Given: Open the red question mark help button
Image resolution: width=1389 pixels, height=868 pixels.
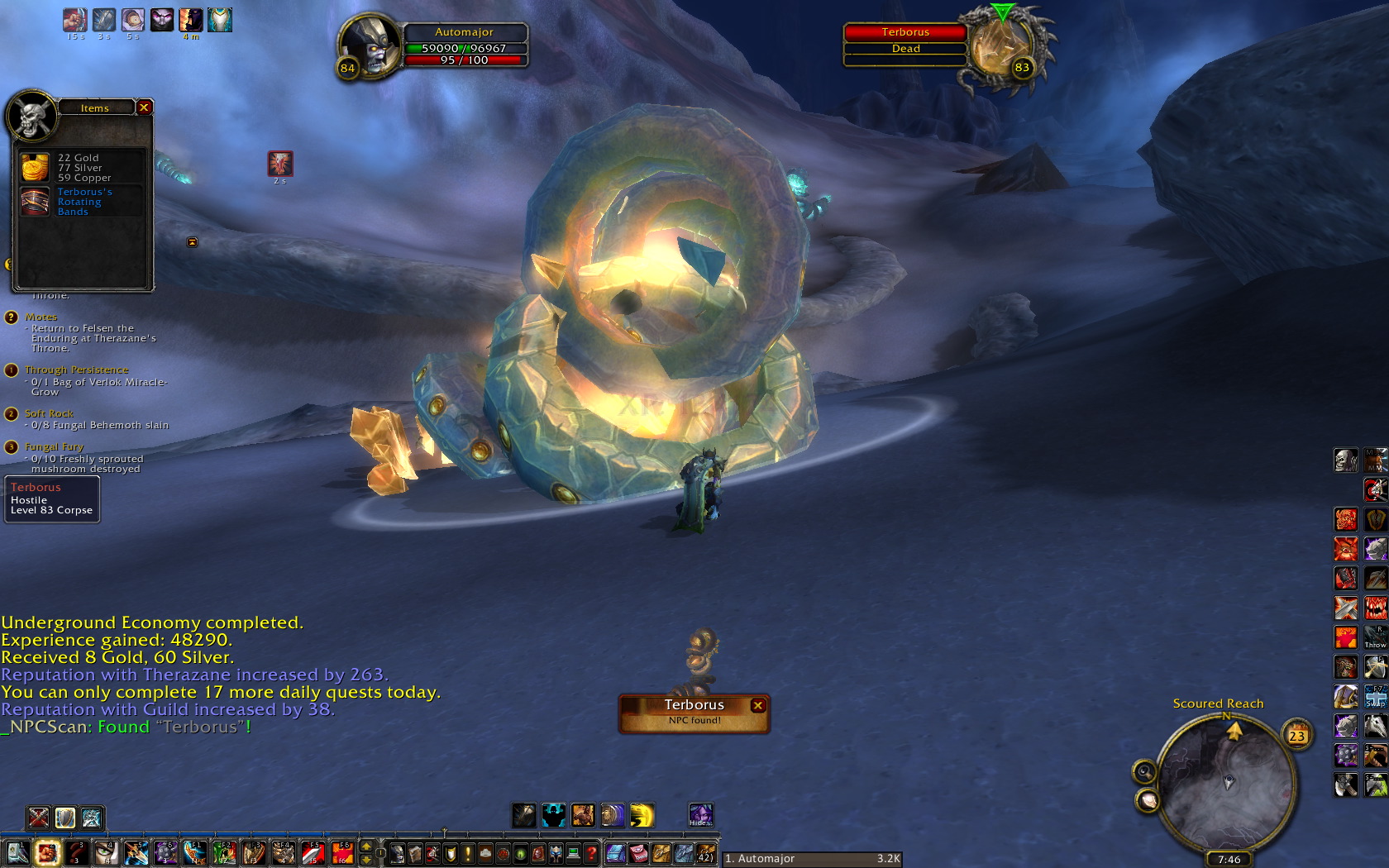Looking at the screenshot, I should (590, 852).
